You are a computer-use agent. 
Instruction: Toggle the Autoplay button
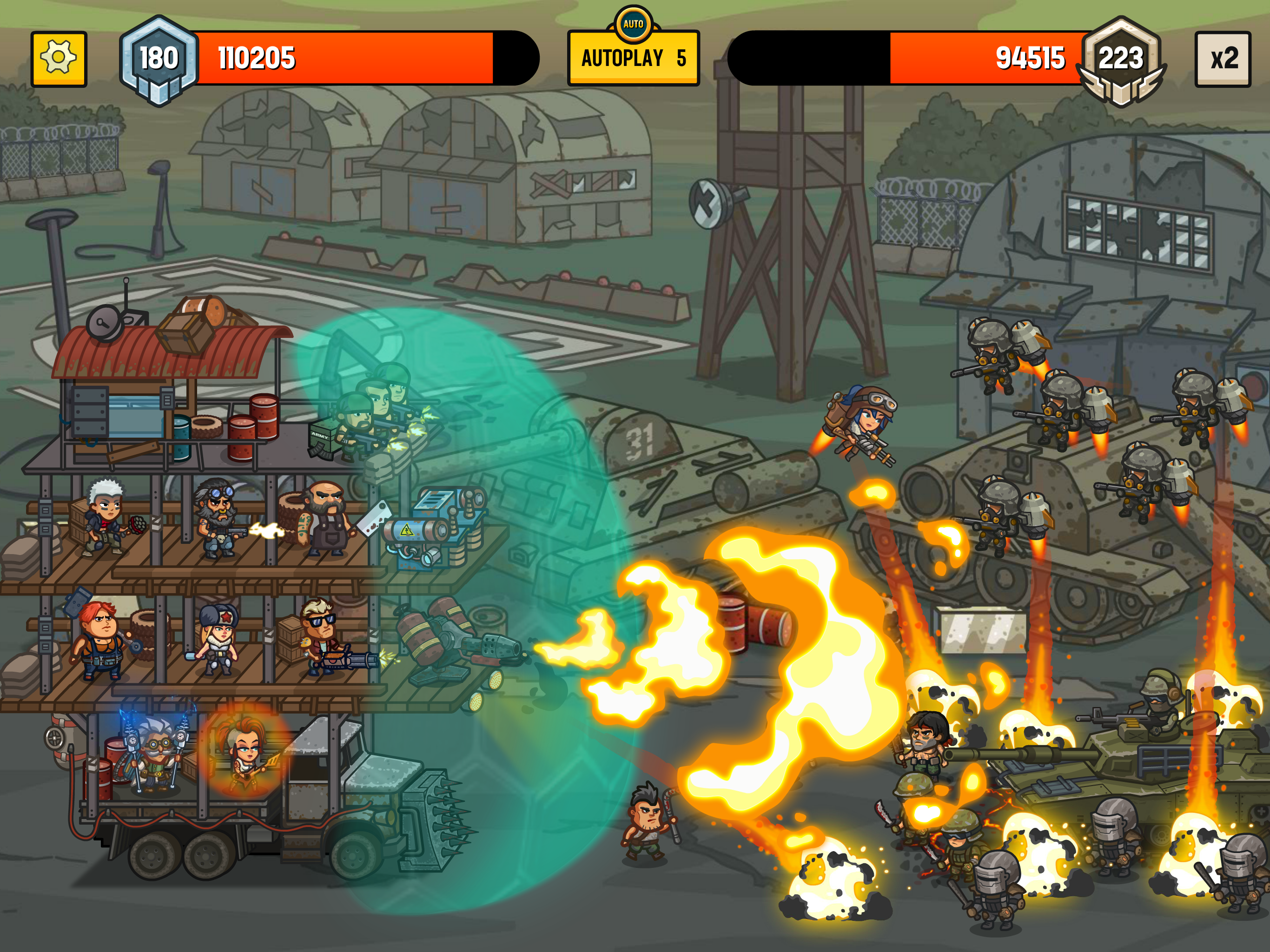click(633, 58)
